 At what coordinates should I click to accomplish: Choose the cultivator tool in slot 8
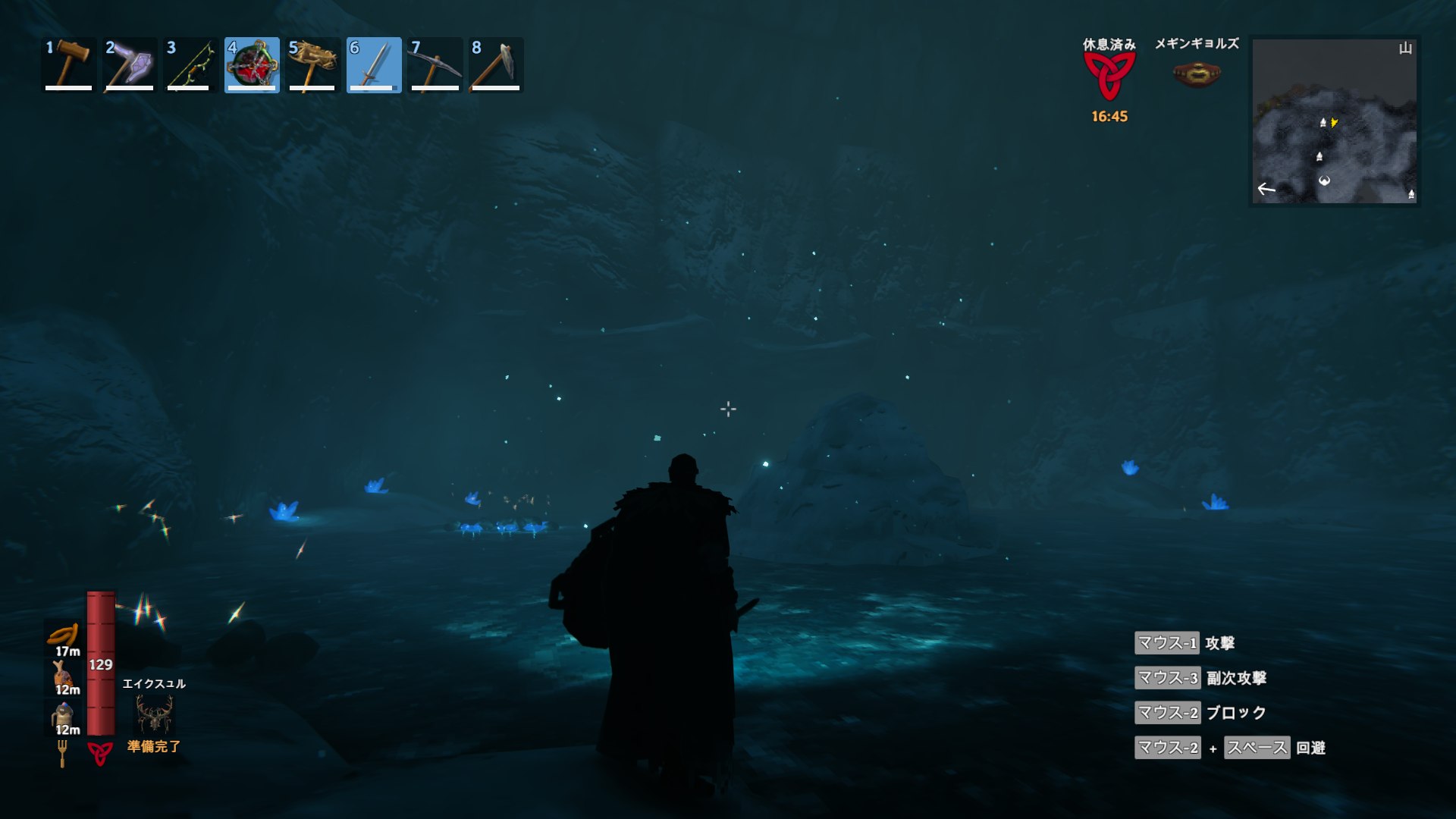[x=496, y=65]
